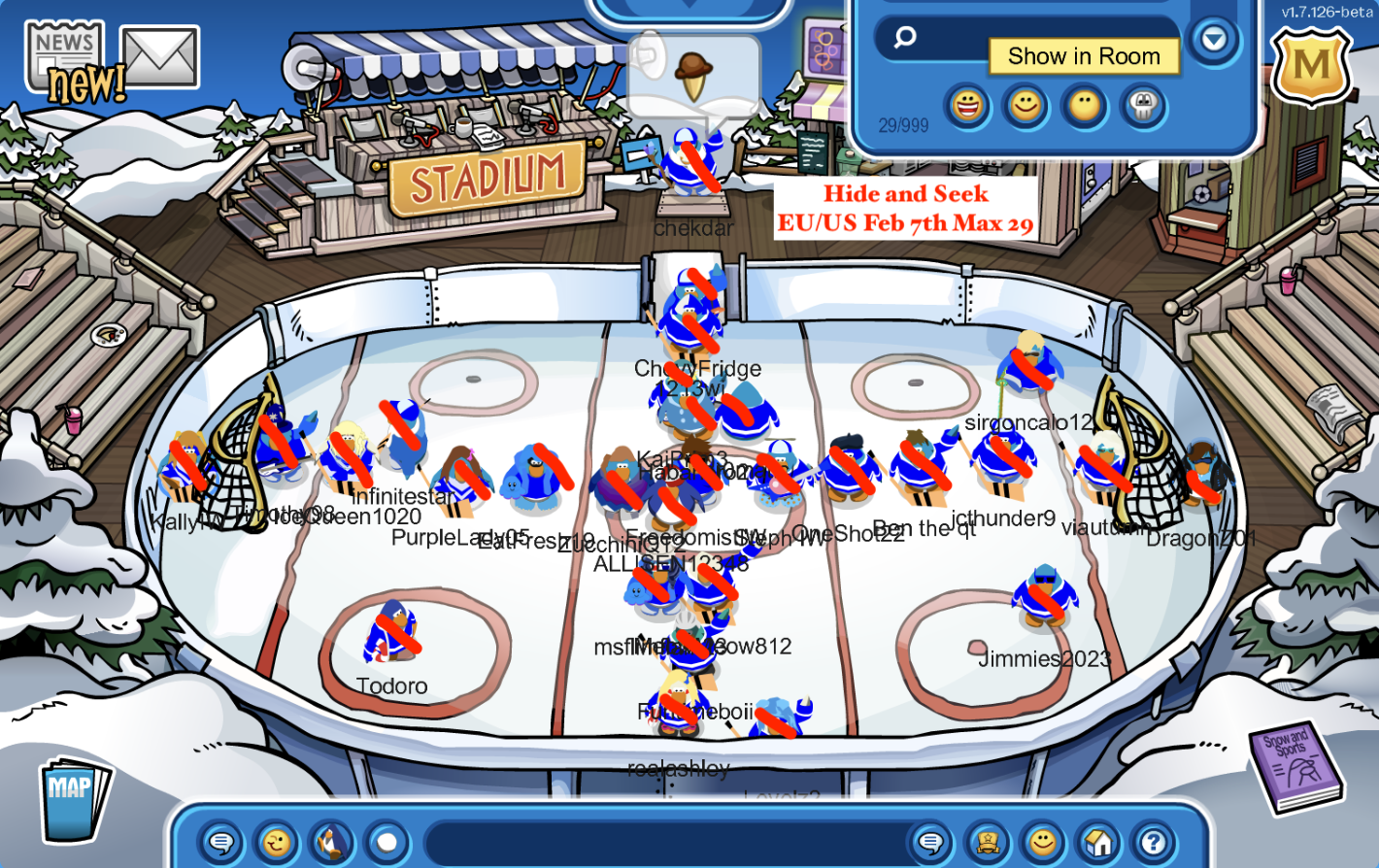Send the chat message with speech bubble button
This screenshot has width=1379, height=868.
(x=930, y=842)
